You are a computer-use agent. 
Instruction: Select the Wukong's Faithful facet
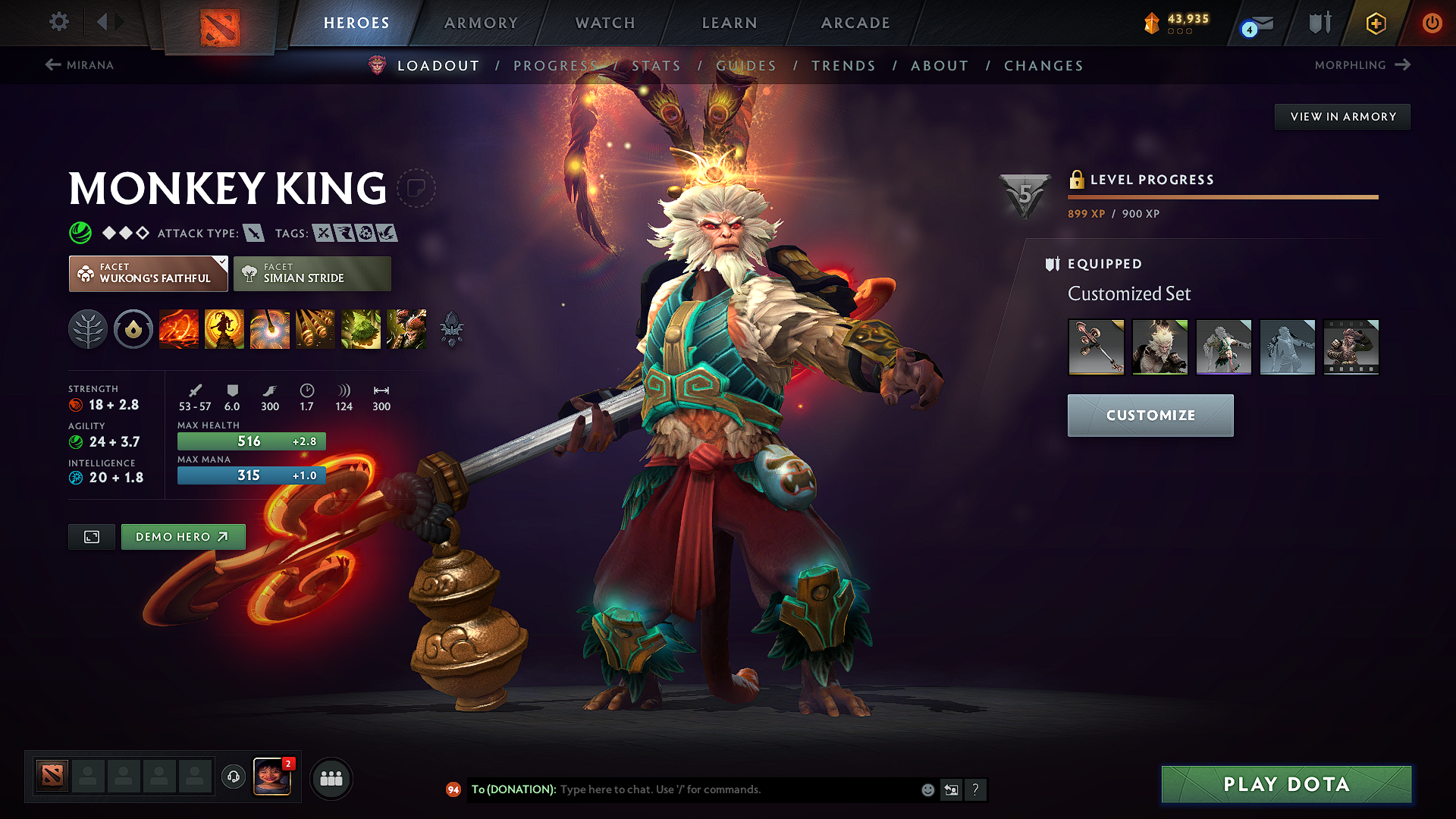148,273
